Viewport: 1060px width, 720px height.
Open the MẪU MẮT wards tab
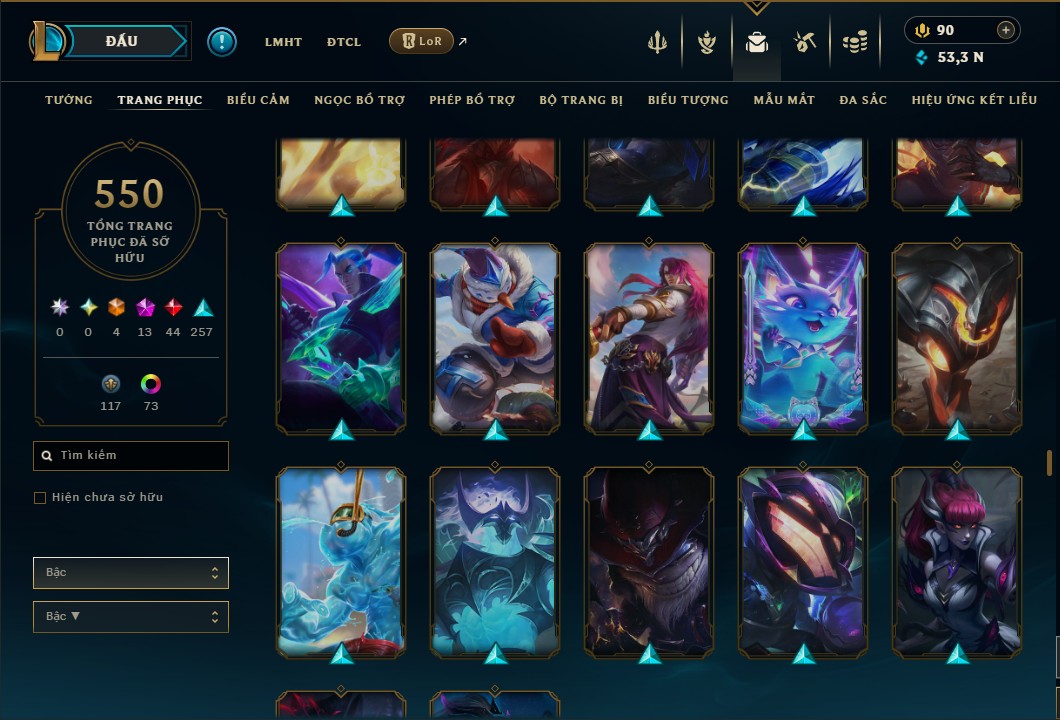pyautogui.click(x=784, y=100)
